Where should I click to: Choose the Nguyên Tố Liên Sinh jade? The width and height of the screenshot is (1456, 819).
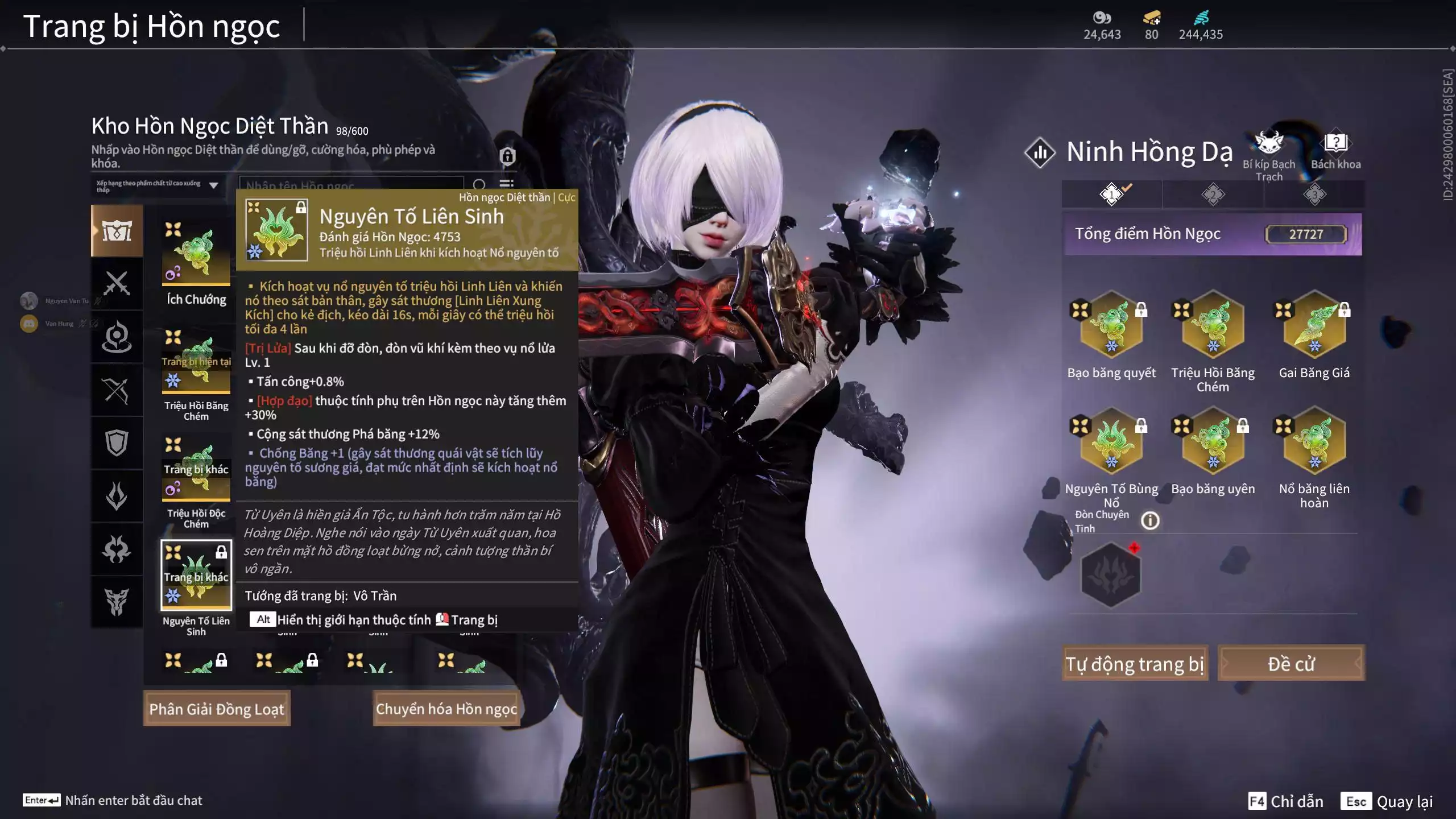click(196, 574)
